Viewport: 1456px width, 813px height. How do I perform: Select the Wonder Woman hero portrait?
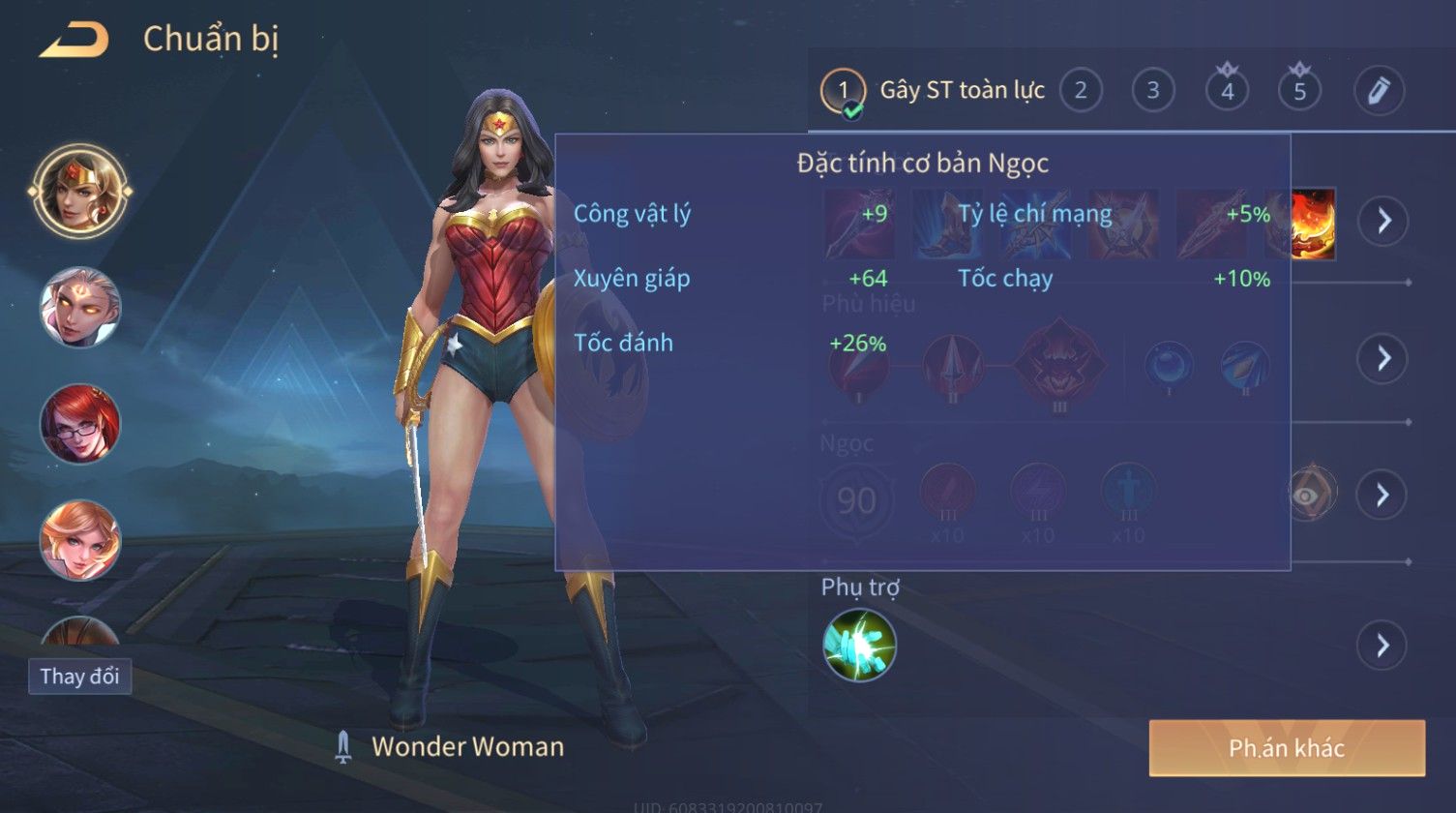[80, 191]
